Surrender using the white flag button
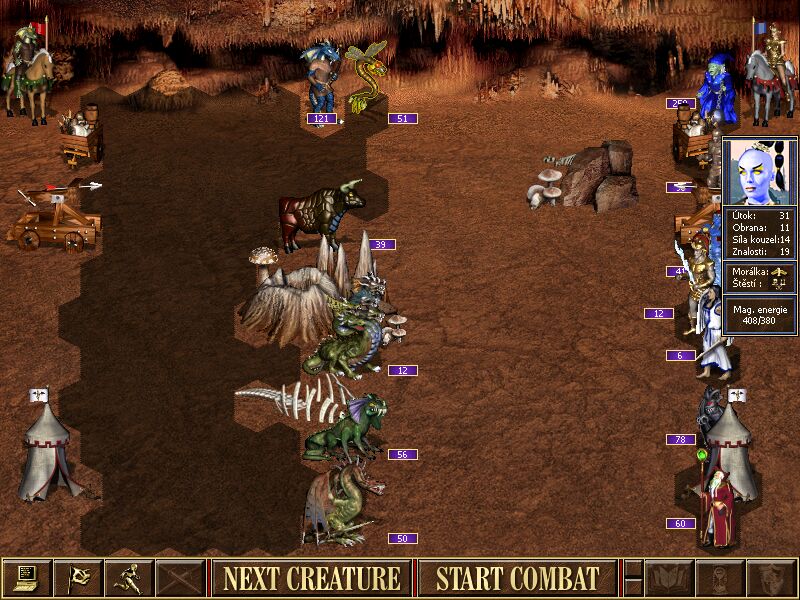The width and height of the screenshot is (800, 600). coord(78,578)
